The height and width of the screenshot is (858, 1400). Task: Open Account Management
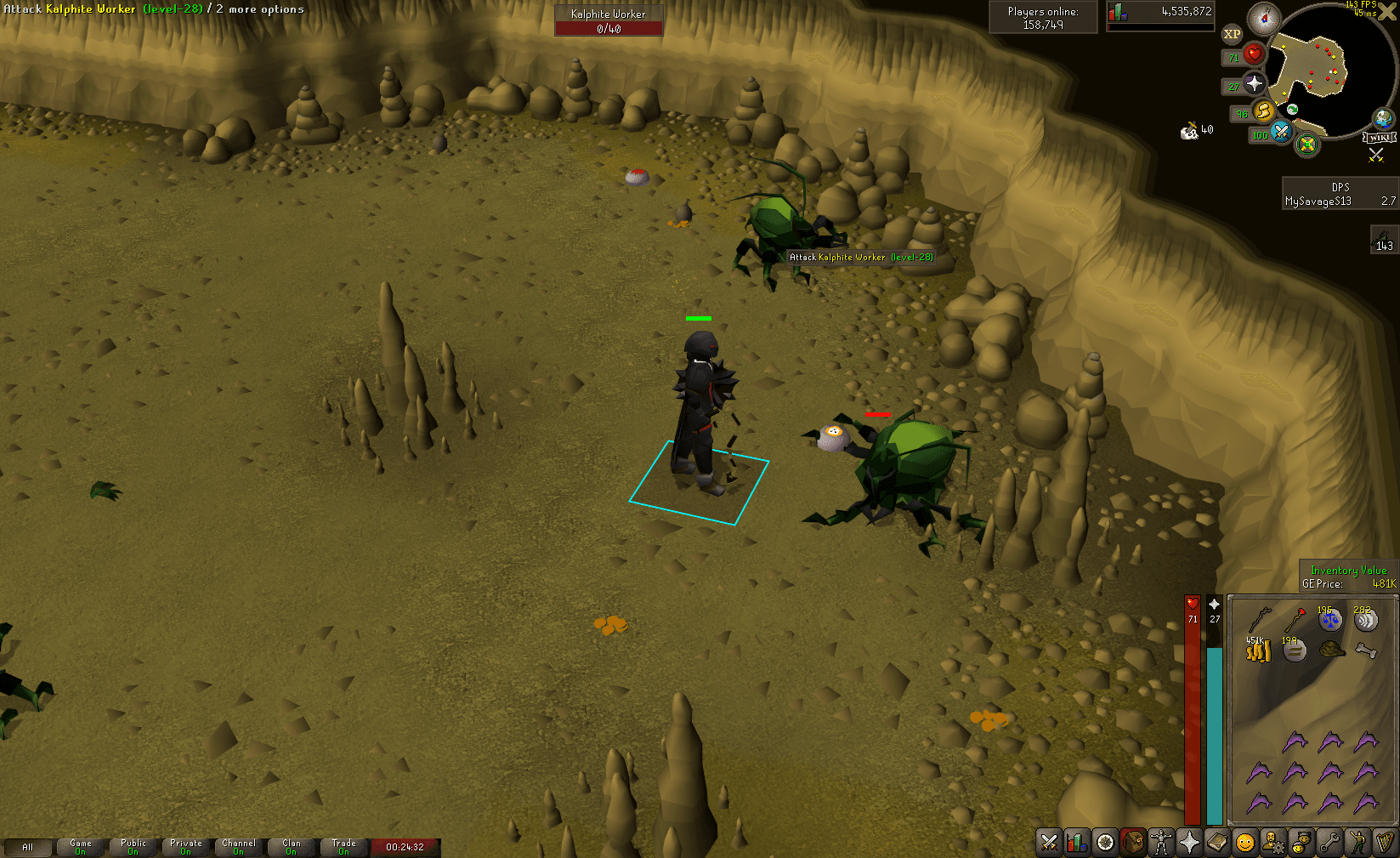[1273, 843]
